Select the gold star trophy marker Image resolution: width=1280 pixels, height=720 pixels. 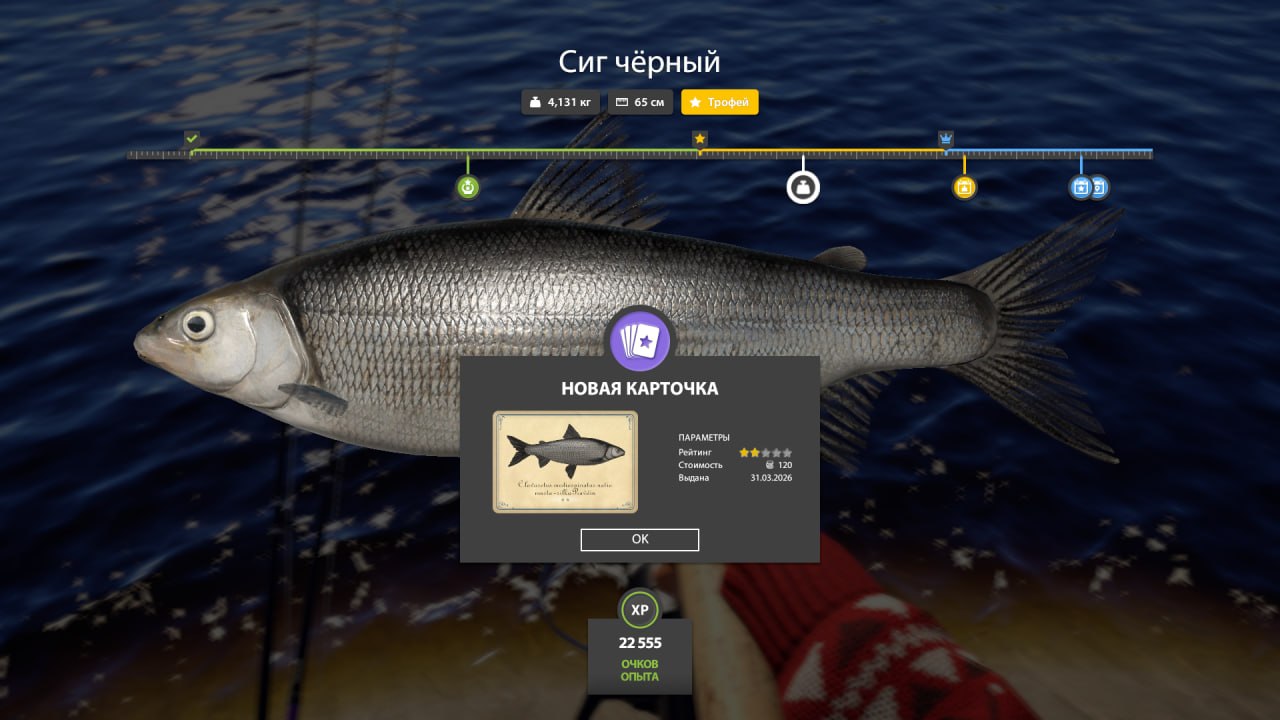(x=700, y=138)
